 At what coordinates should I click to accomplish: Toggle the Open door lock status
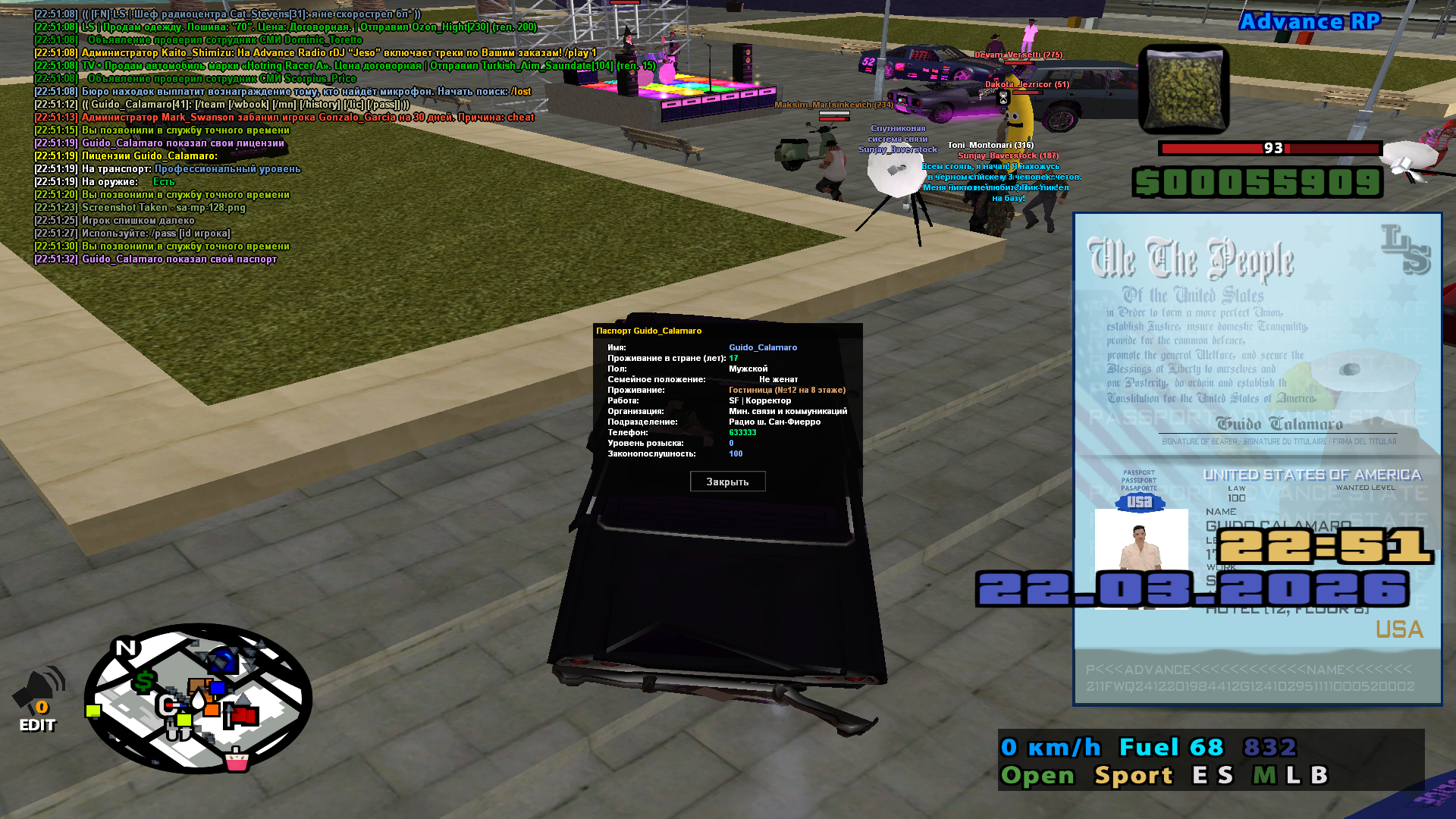[x=1038, y=776]
